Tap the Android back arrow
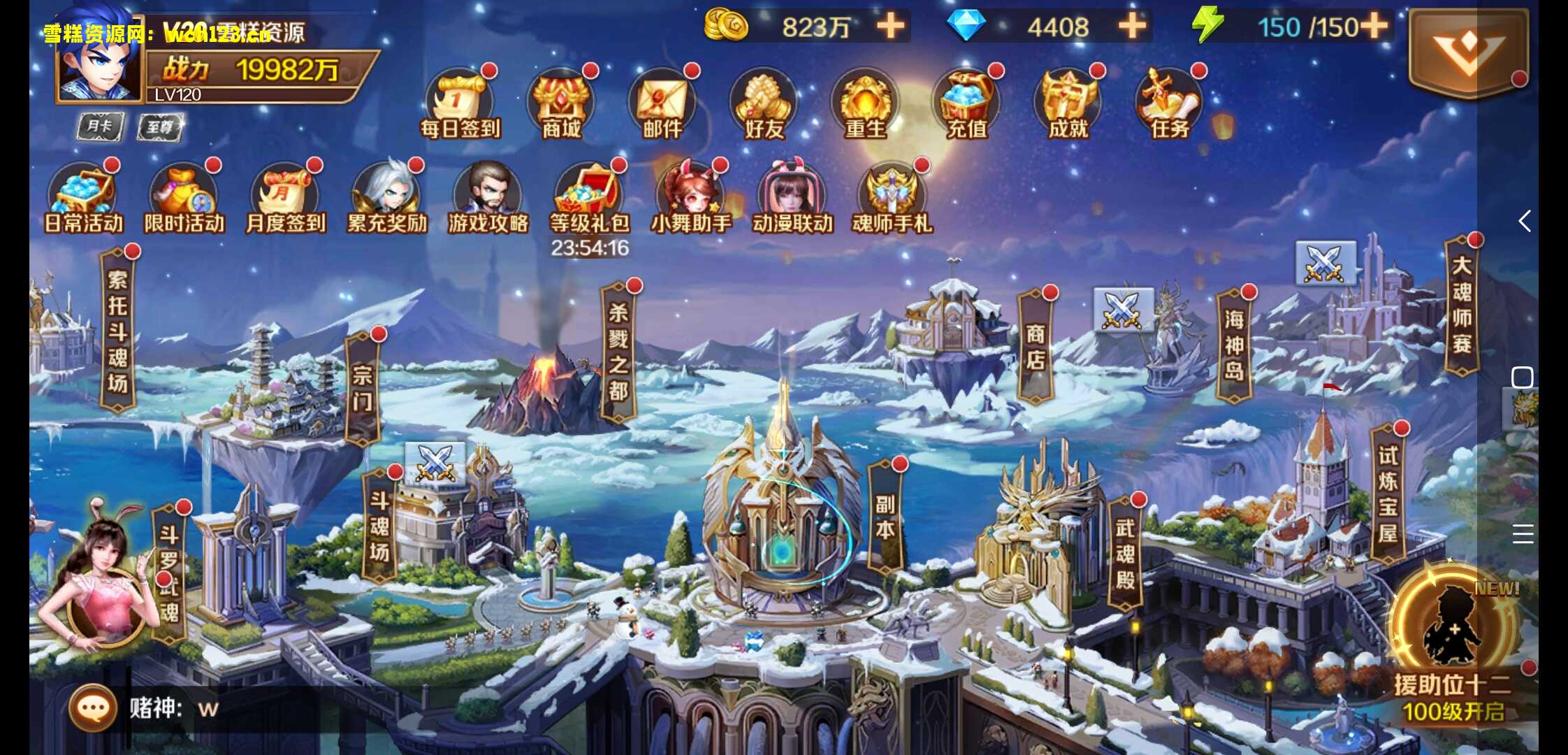 [1525, 221]
